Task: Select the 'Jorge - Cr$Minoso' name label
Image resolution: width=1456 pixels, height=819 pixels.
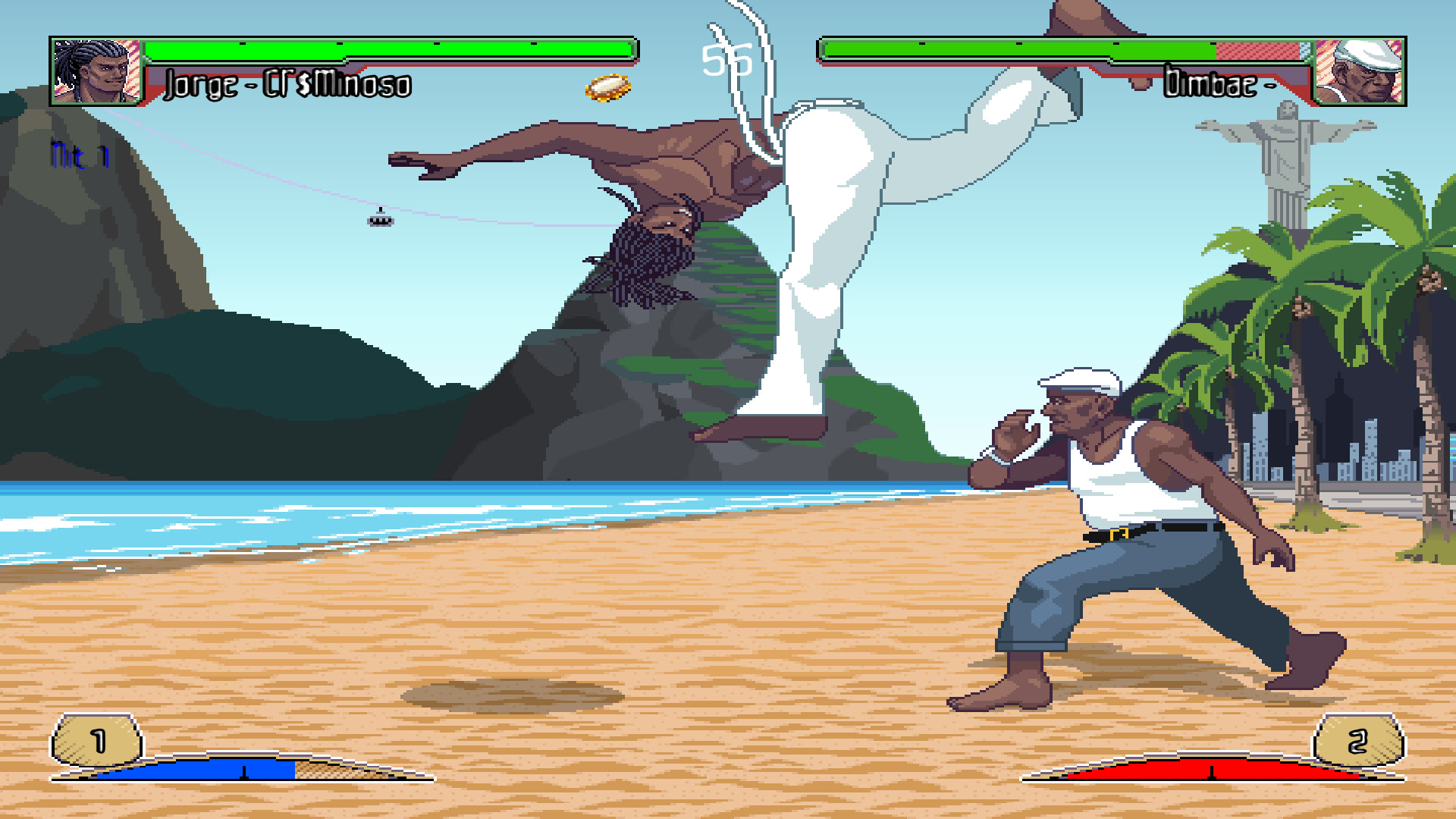Action: (x=287, y=85)
